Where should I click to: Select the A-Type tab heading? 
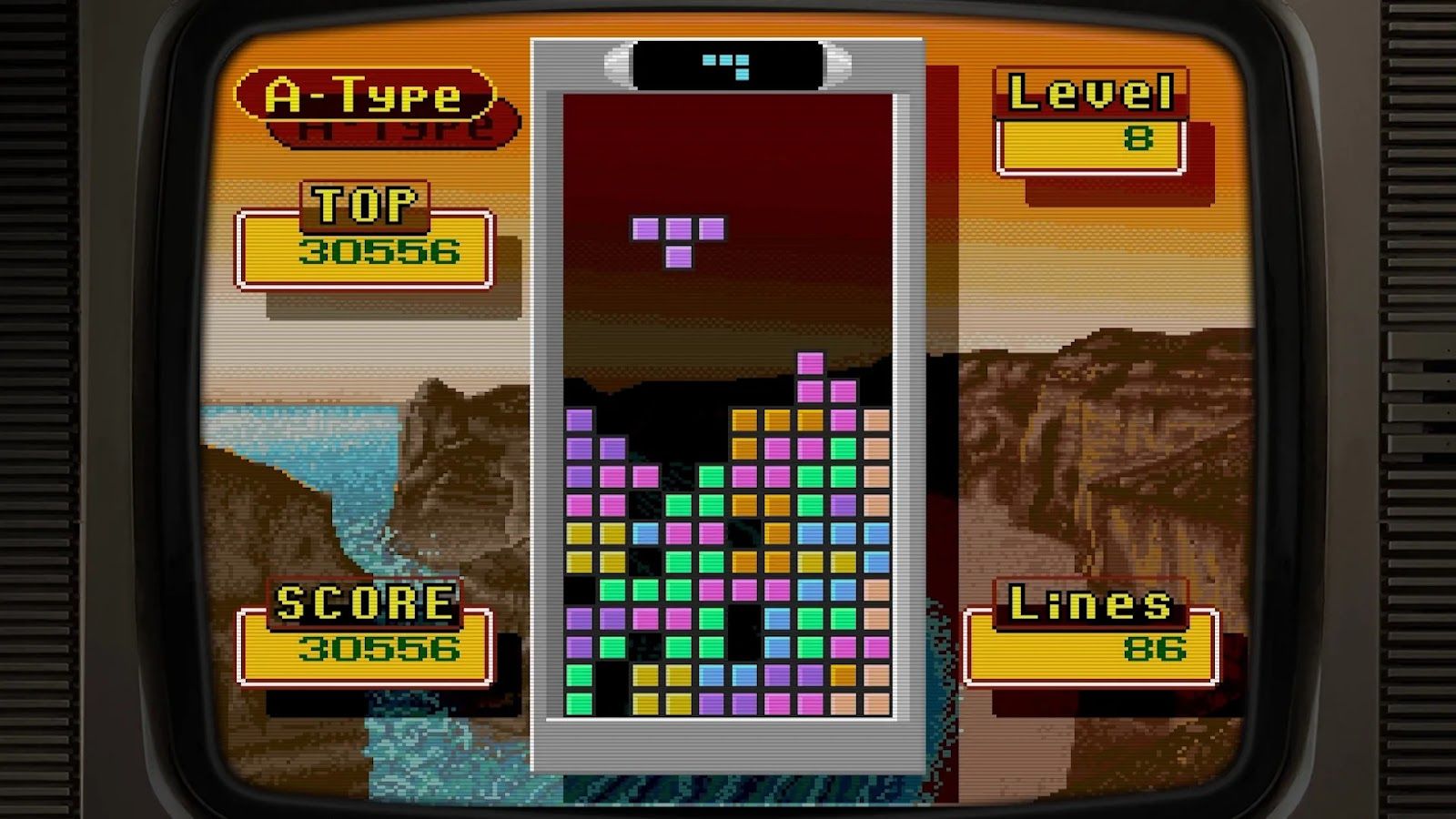(x=364, y=91)
